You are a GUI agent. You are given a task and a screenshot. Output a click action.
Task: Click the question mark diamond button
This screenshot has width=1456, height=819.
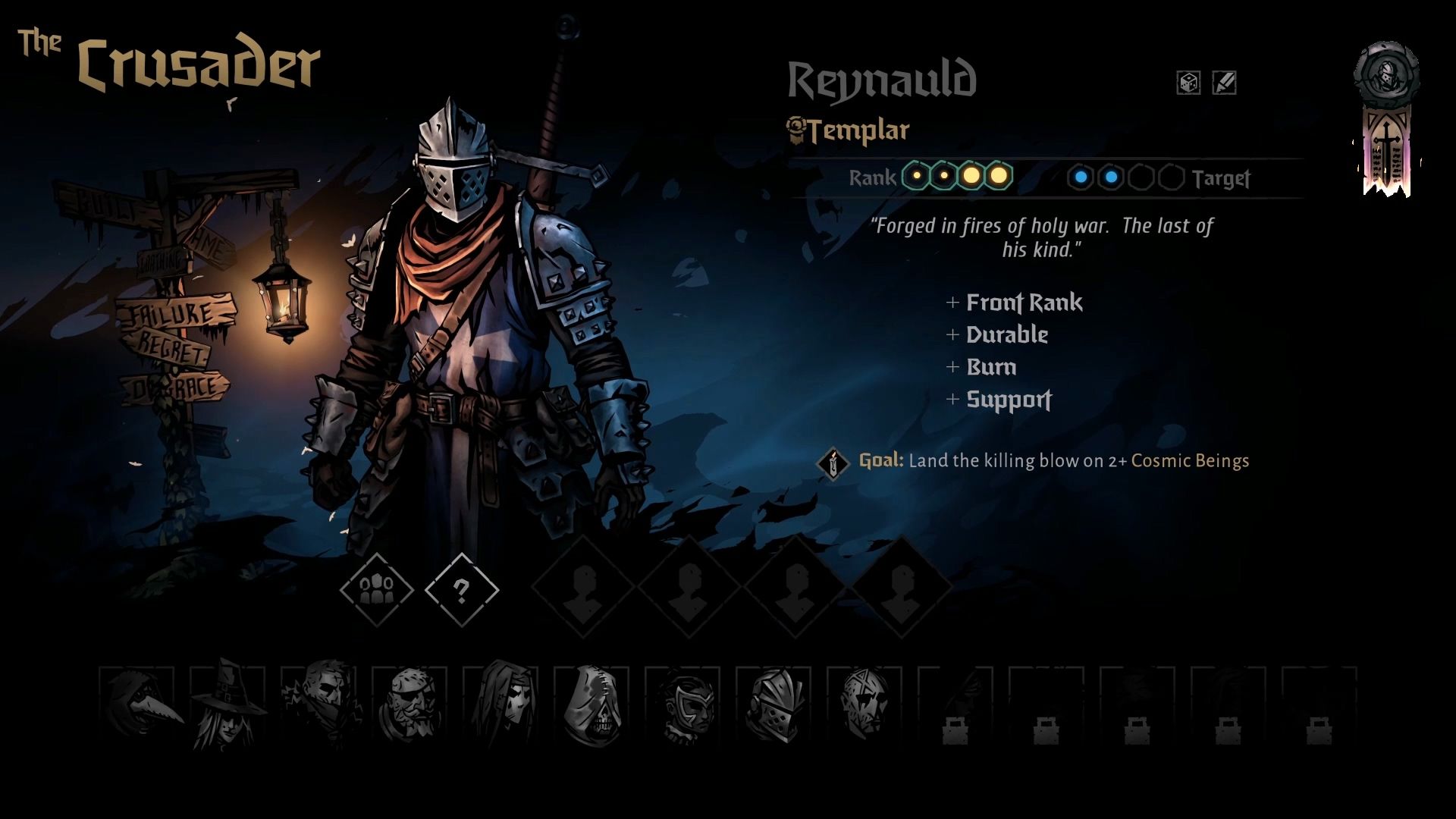461,589
